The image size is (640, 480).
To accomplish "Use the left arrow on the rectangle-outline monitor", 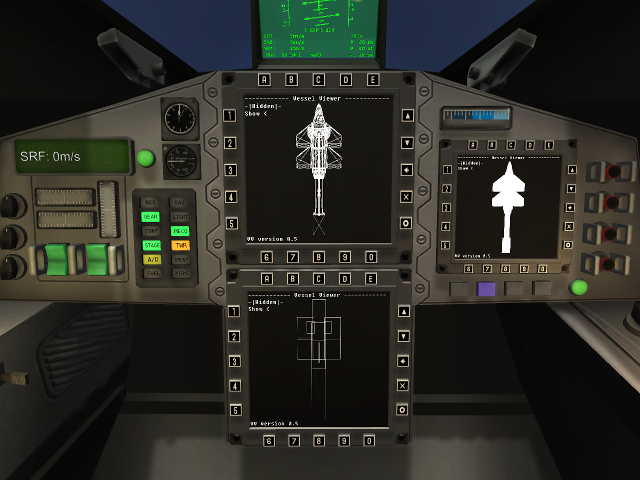I will click(x=403, y=360).
